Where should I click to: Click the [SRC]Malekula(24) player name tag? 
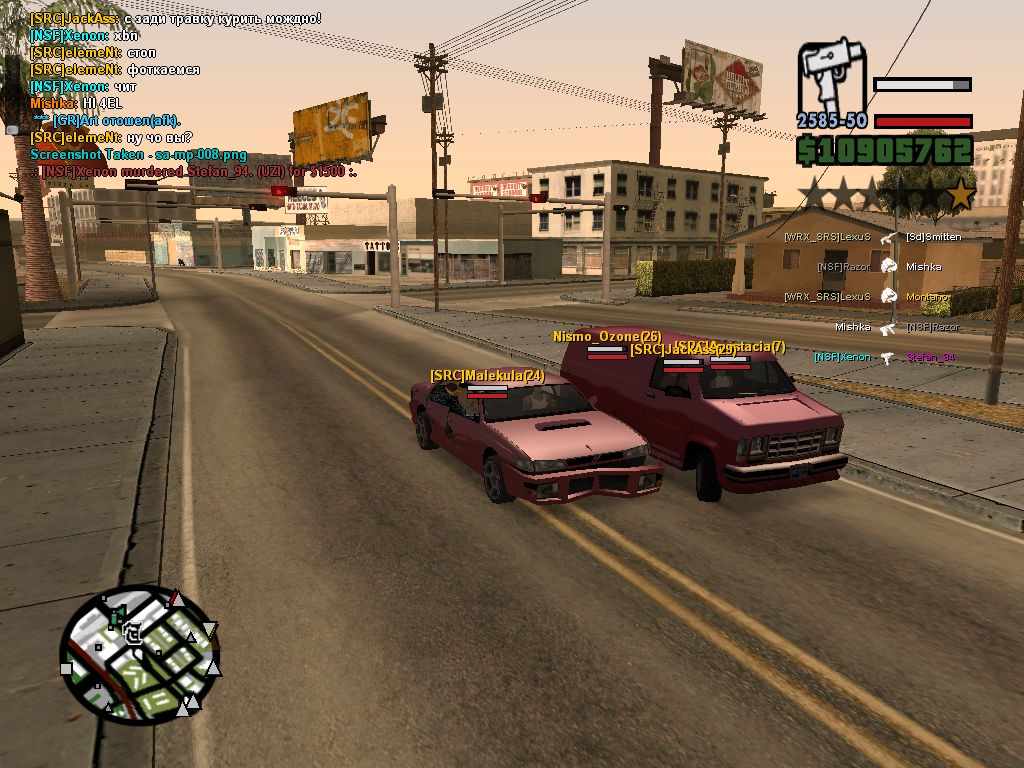(x=487, y=376)
